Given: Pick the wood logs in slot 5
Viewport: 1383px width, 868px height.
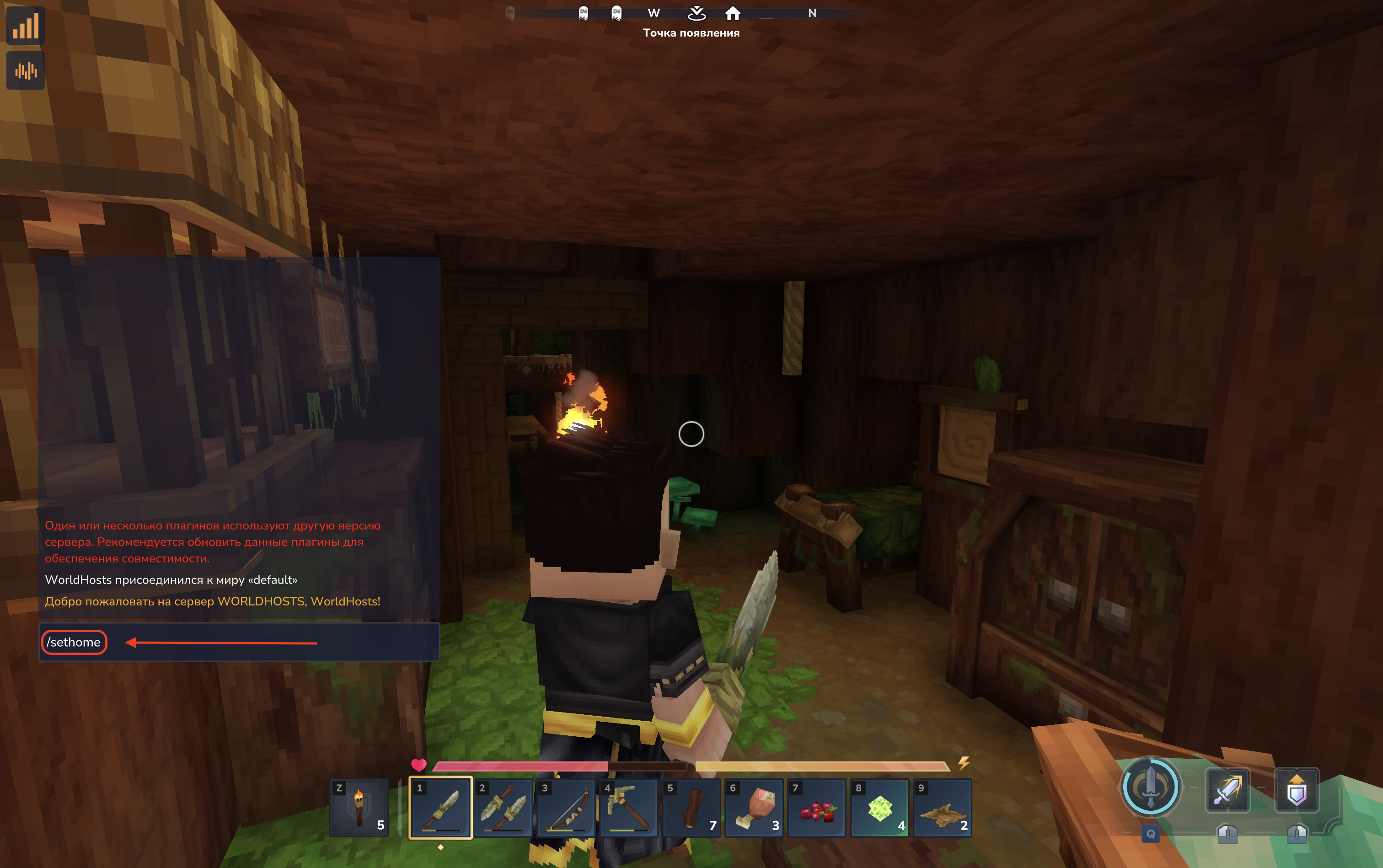Looking at the screenshot, I should coord(692,807).
